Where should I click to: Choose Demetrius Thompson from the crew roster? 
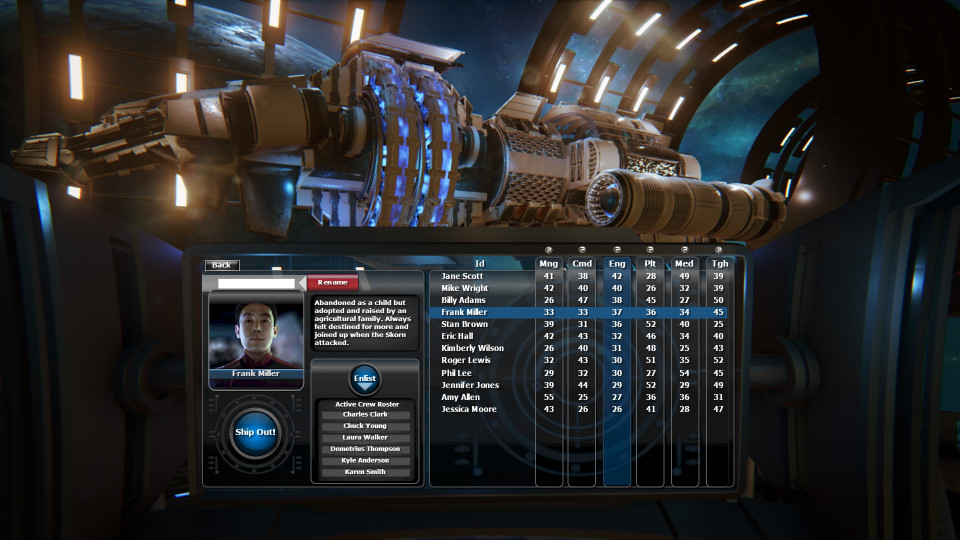[x=364, y=449]
